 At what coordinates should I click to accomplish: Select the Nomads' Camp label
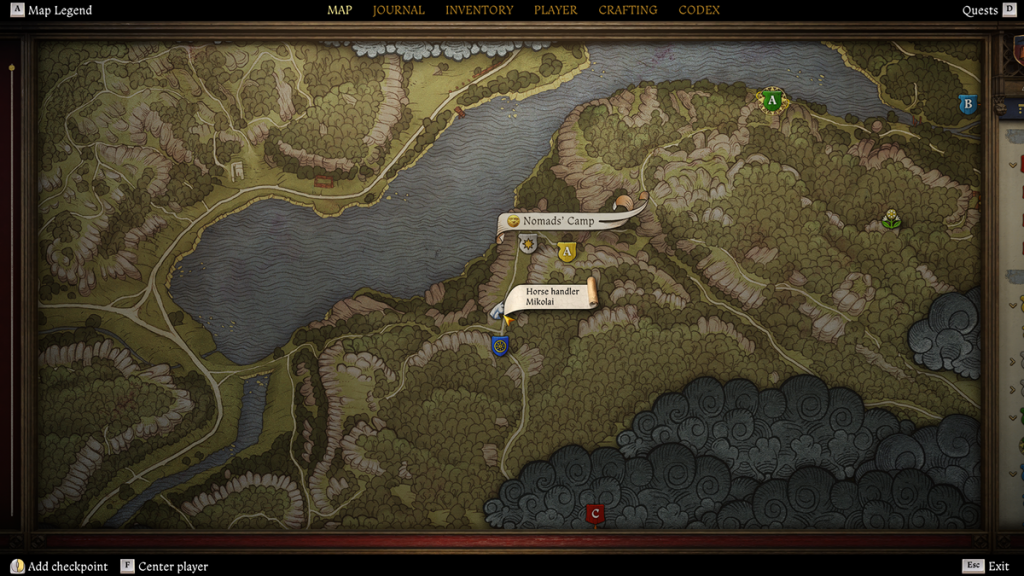[558, 220]
